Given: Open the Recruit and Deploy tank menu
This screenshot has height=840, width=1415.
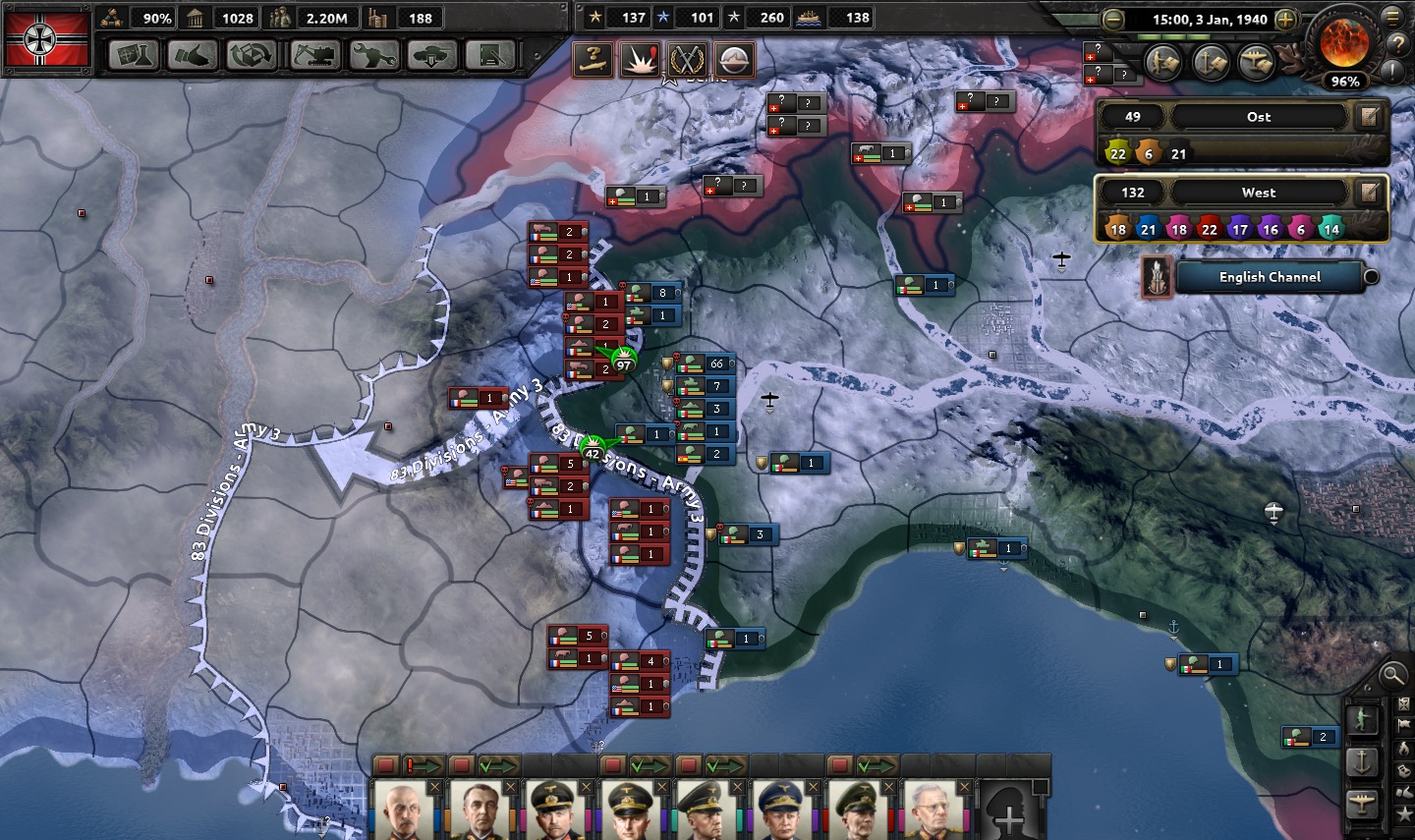Looking at the screenshot, I should click(432, 55).
